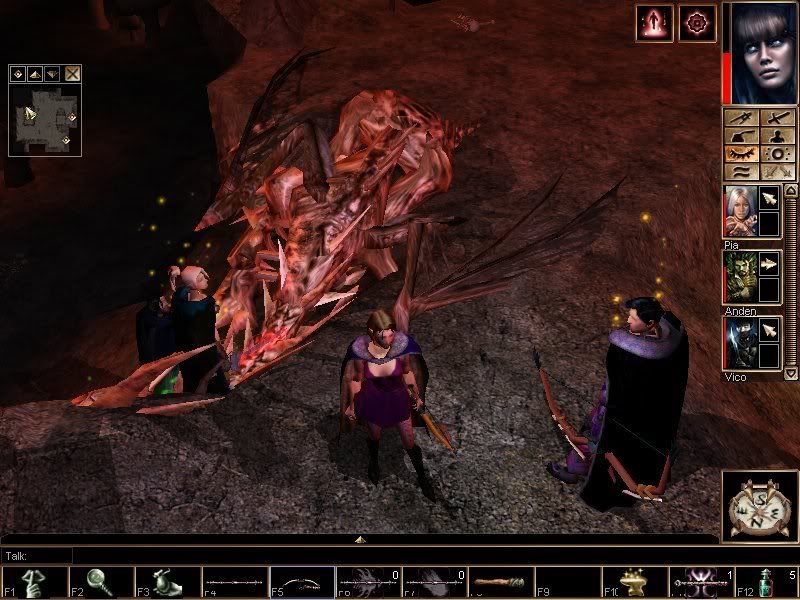
Task: Click the closed eye icon in the panel
Action: (x=742, y=155)
